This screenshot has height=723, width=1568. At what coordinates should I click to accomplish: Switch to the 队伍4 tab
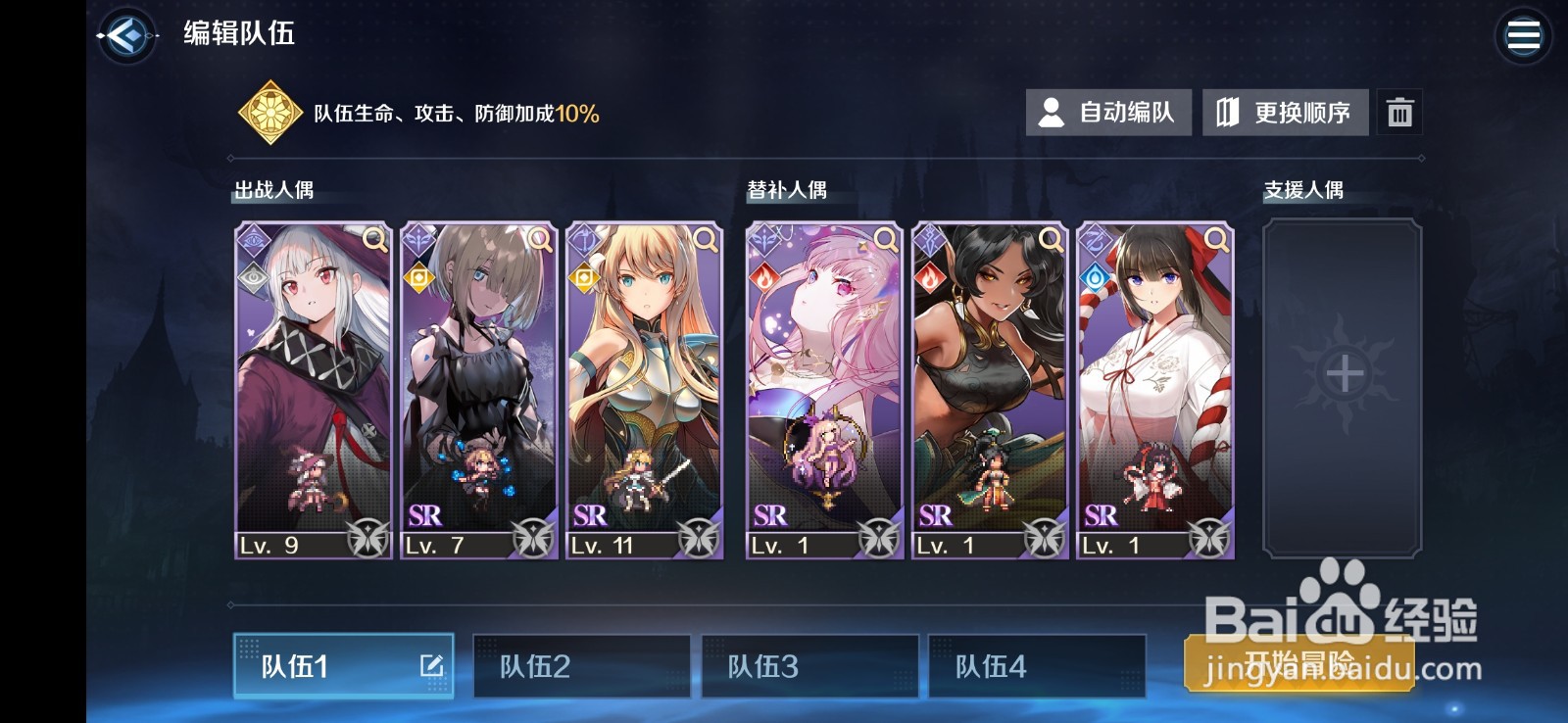tap(1037, 666)
